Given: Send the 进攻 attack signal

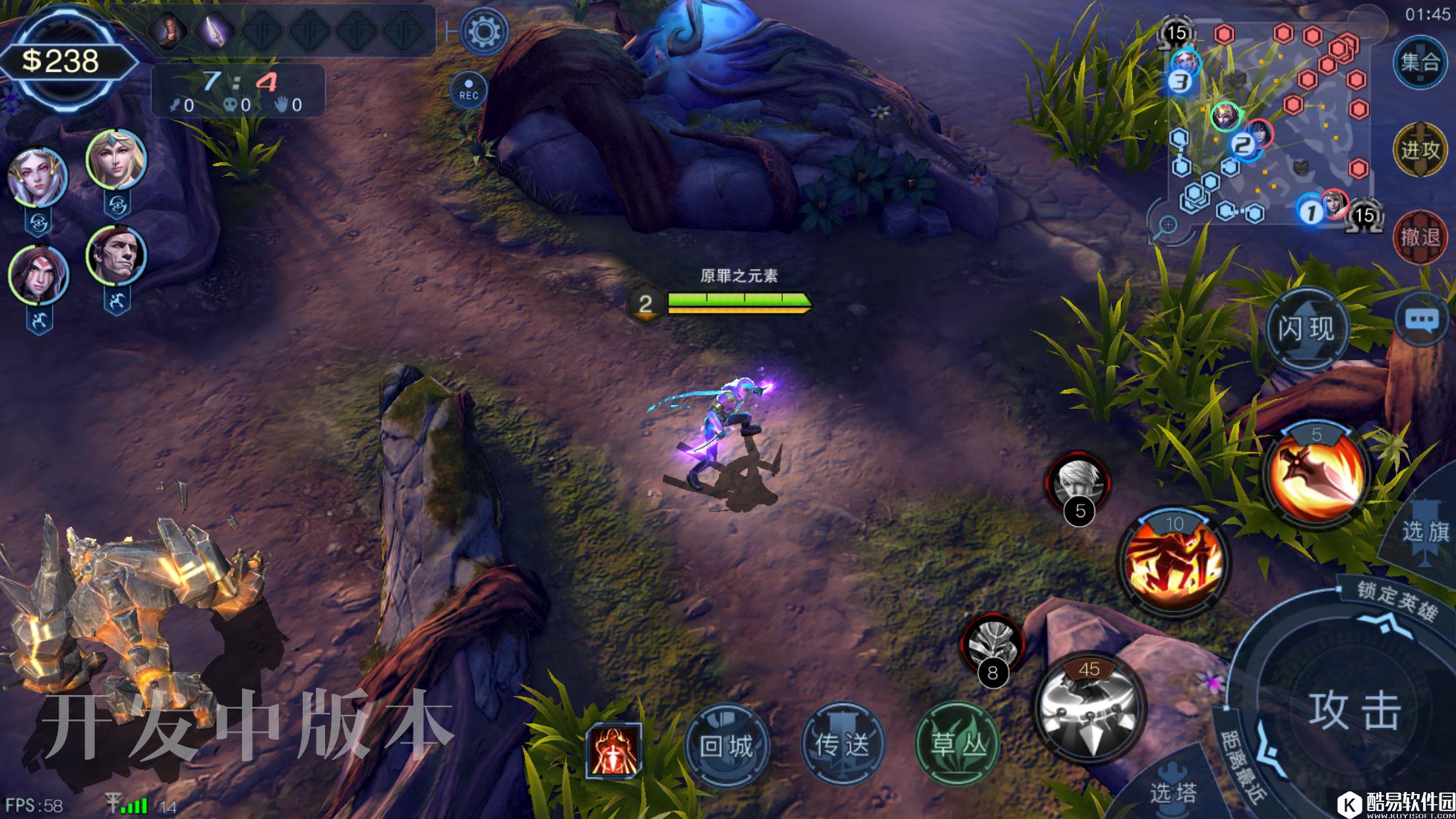Looking at the screenshot, I should tap(1420, 150).
